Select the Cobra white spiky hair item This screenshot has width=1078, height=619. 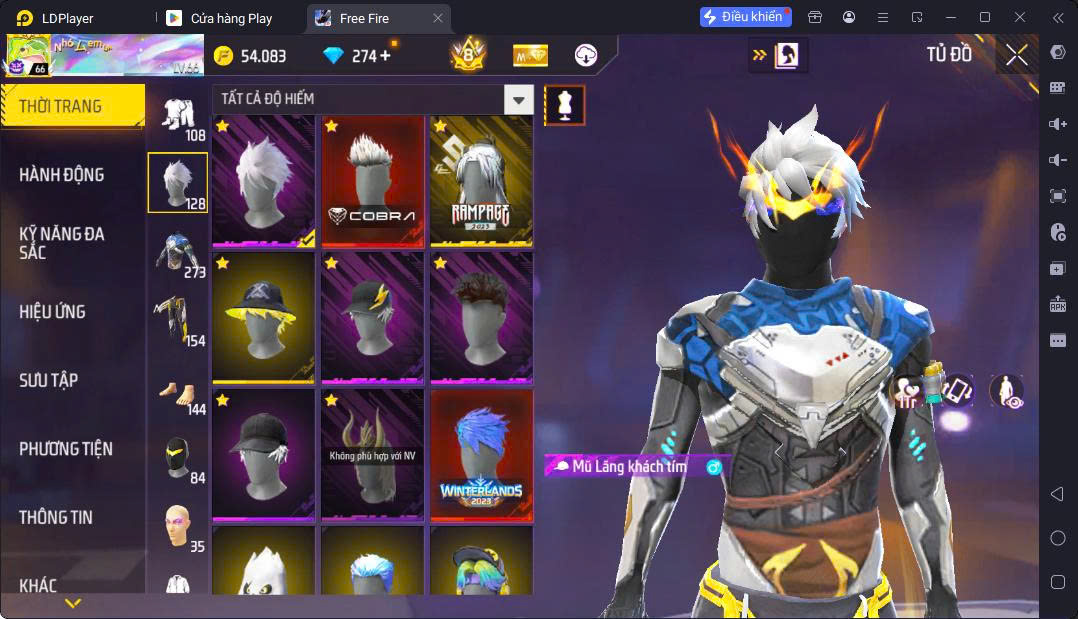(372, 181)
